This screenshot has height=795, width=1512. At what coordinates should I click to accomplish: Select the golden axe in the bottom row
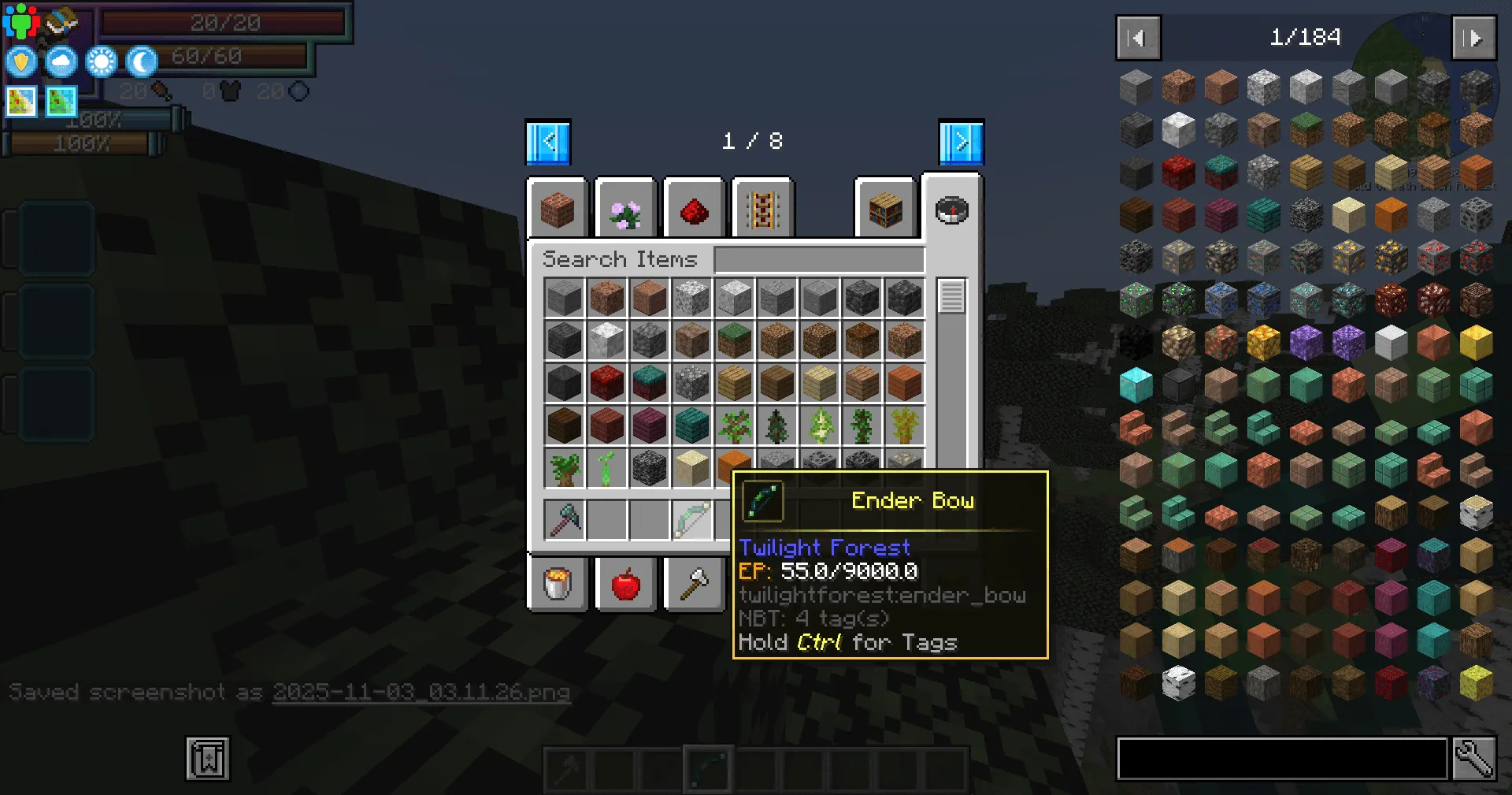(693, 584)
